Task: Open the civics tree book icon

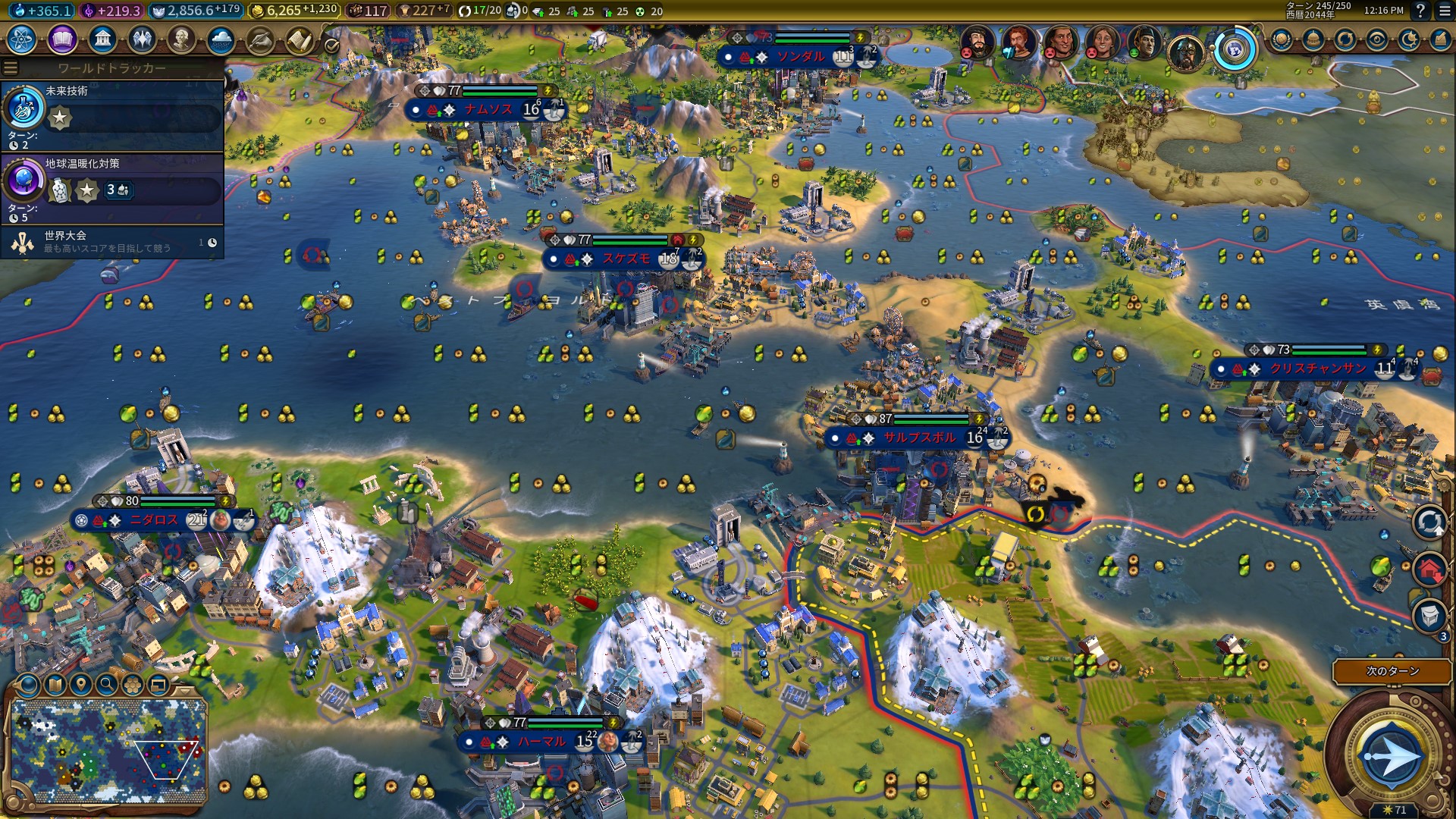Action: [x=62, y=39]
